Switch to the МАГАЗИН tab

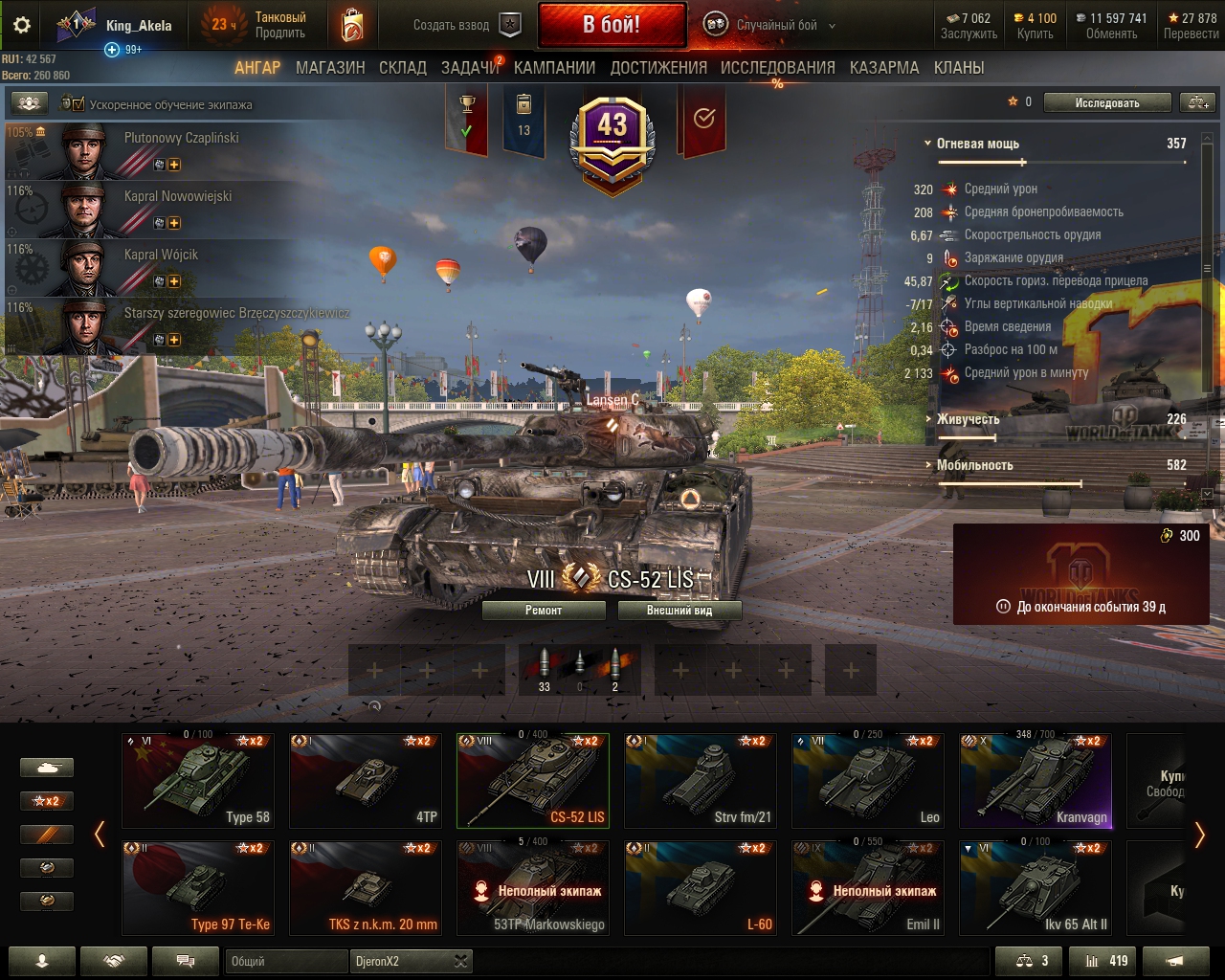[x=330, y=68]
